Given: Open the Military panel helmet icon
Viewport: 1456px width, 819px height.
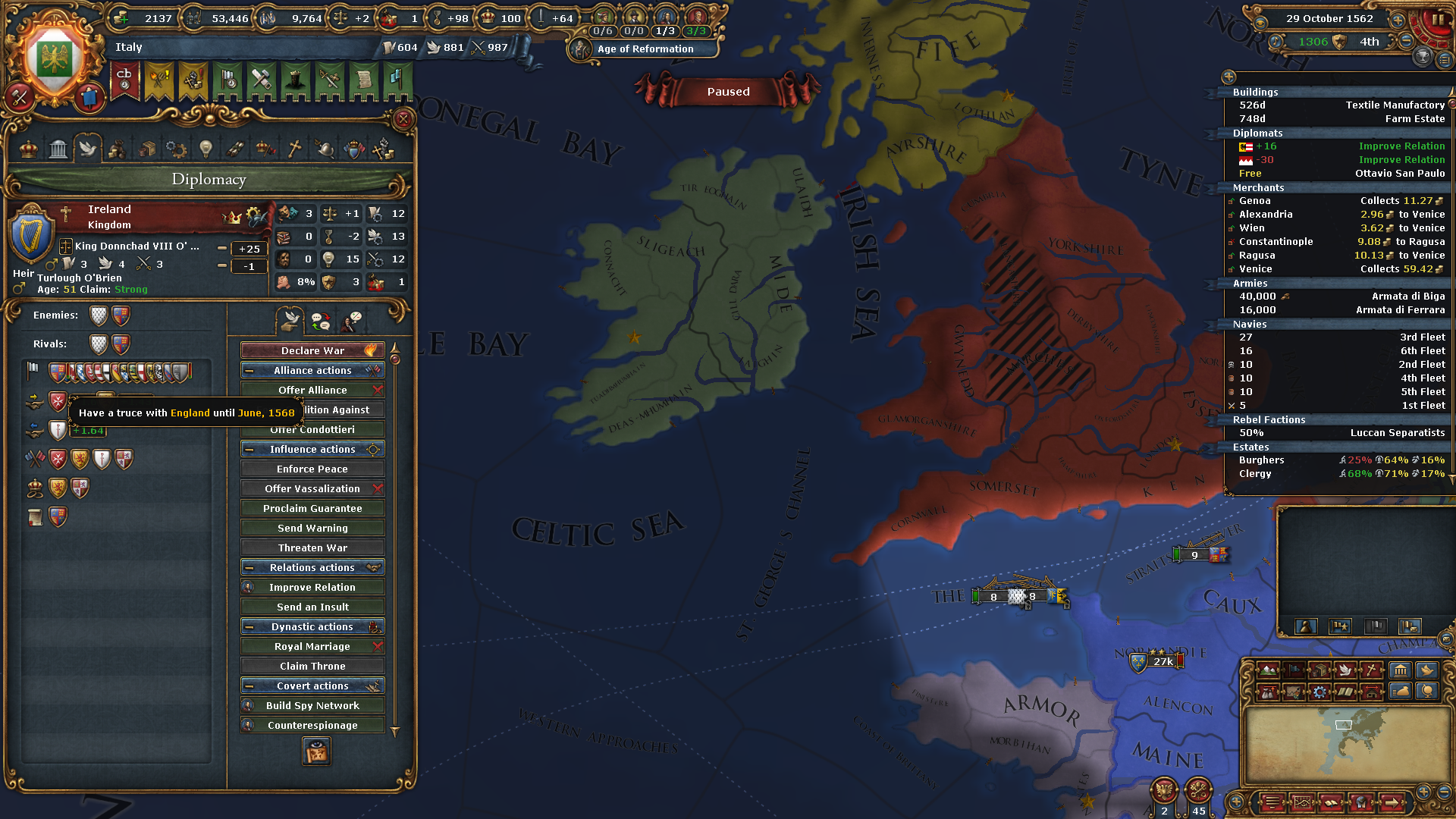Looking at the screenshot, I should pyautogui.click(x=324, y=148).
